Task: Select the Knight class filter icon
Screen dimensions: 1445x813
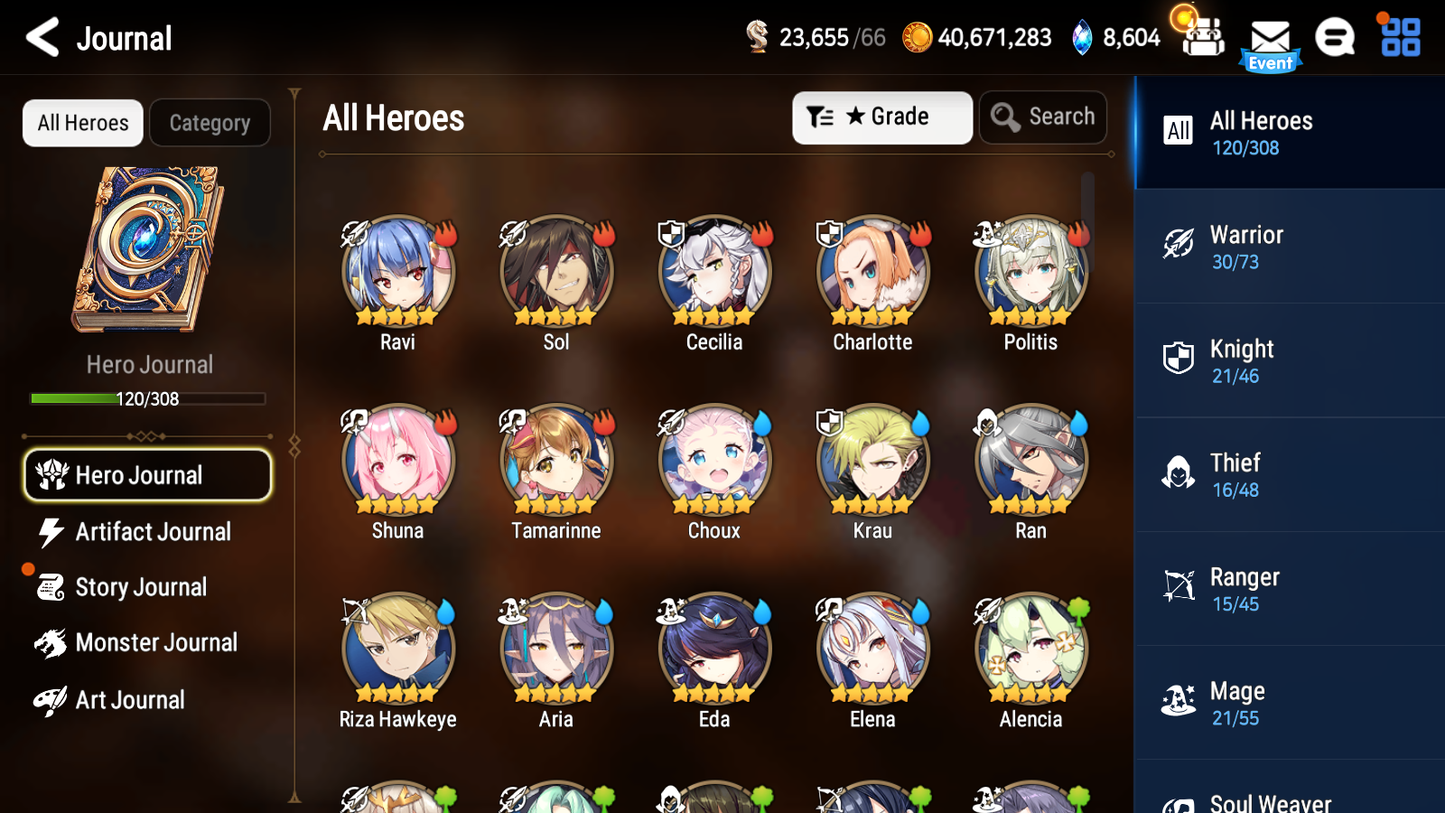Action: [1179, 360]
